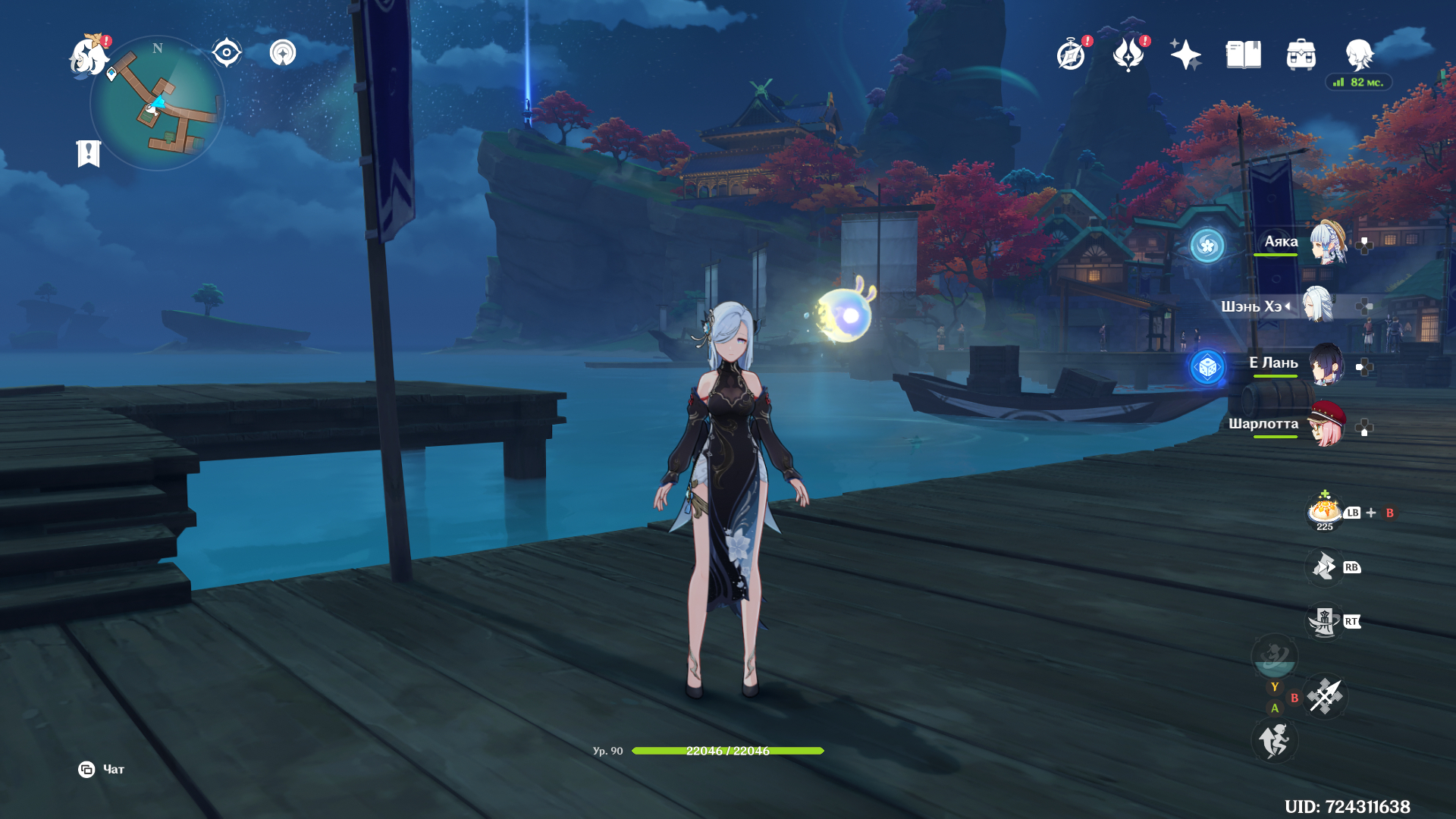Image resolution: width=1456 pixels, height=819 pixels.
Task: Use the food dish quick slot
Action: (x=1324, y=511)
